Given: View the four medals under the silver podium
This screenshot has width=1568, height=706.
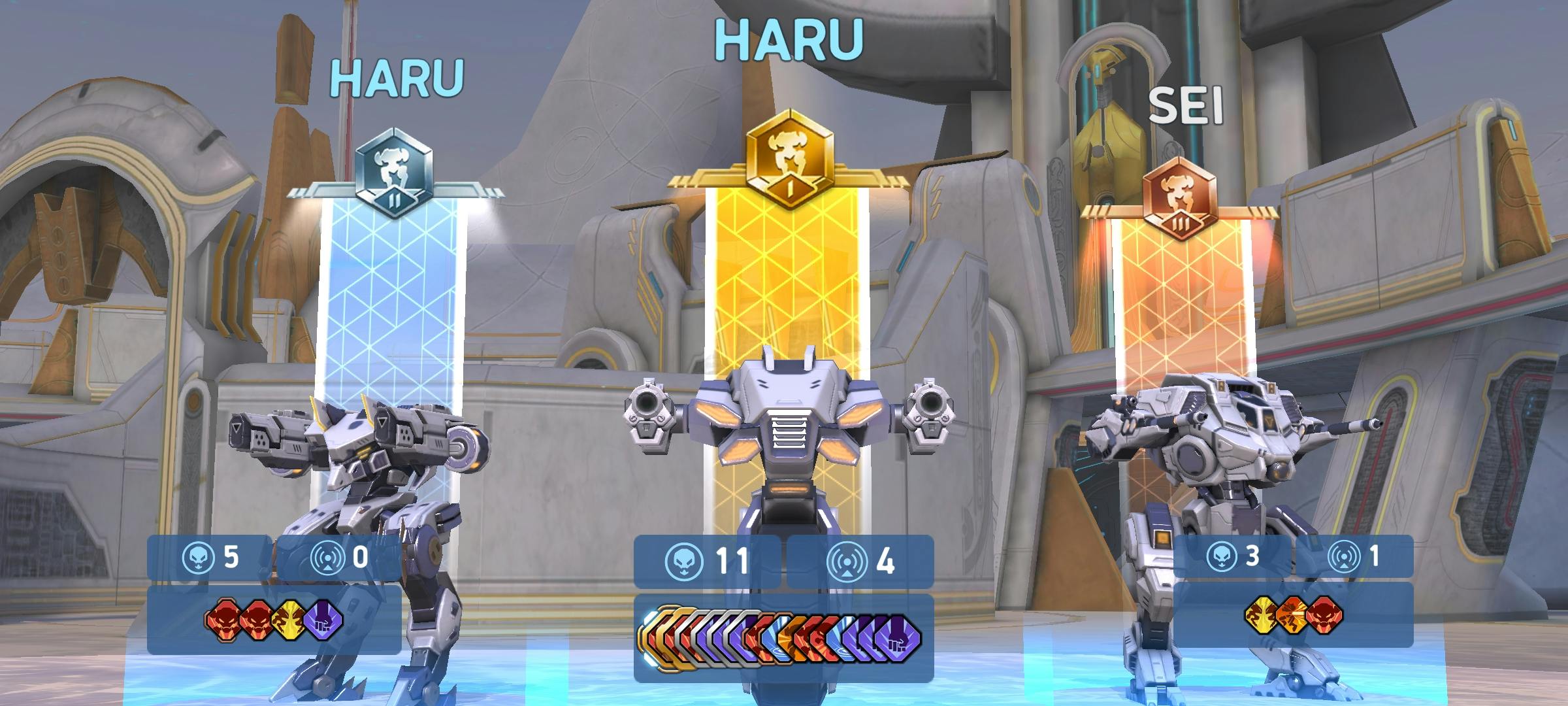Looking at the screenshot, I should (x=274, y=620).
